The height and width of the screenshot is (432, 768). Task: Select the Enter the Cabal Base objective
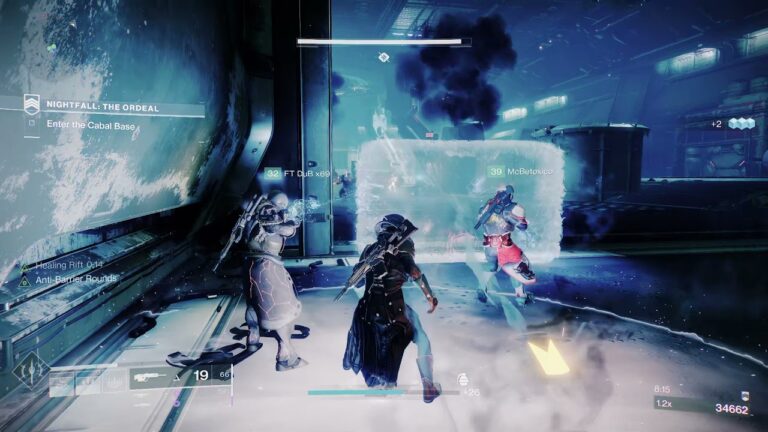click(x=90, y=125)
